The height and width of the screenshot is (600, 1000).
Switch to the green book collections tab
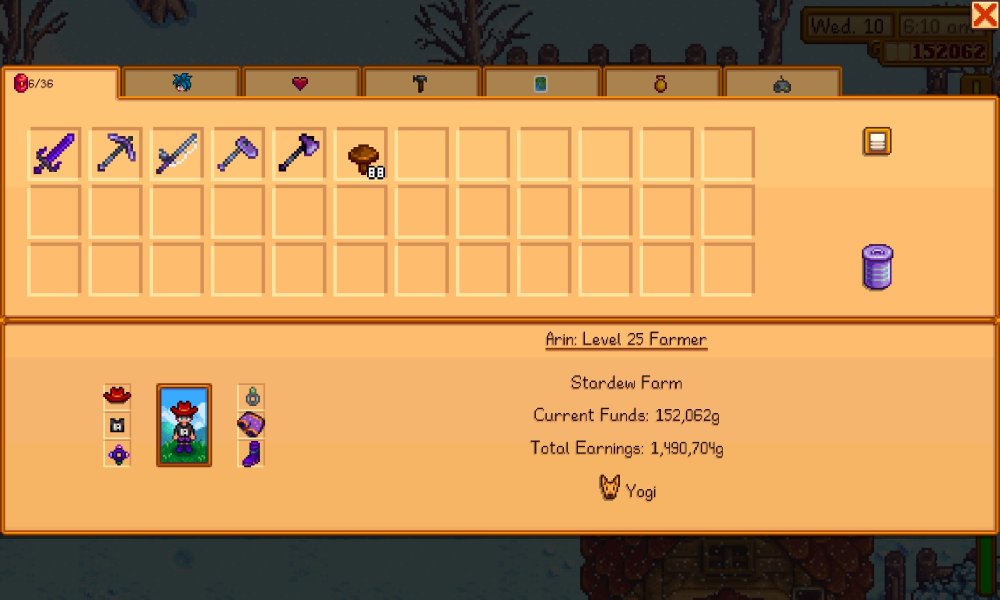pyautogui.click(x=541, y=84)
